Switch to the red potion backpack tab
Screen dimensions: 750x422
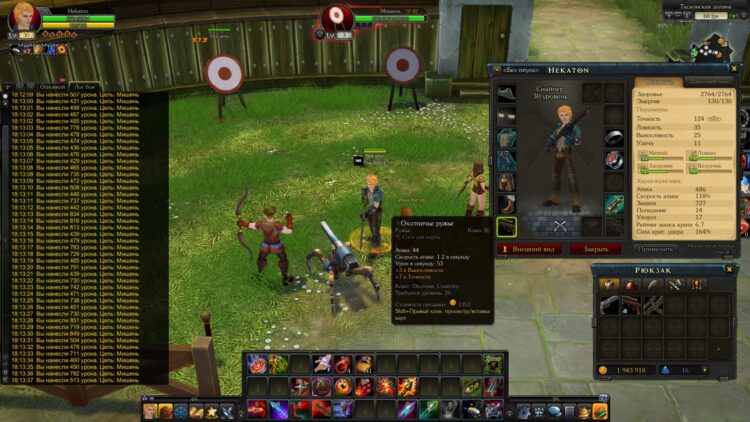click(x=631, y=285)
